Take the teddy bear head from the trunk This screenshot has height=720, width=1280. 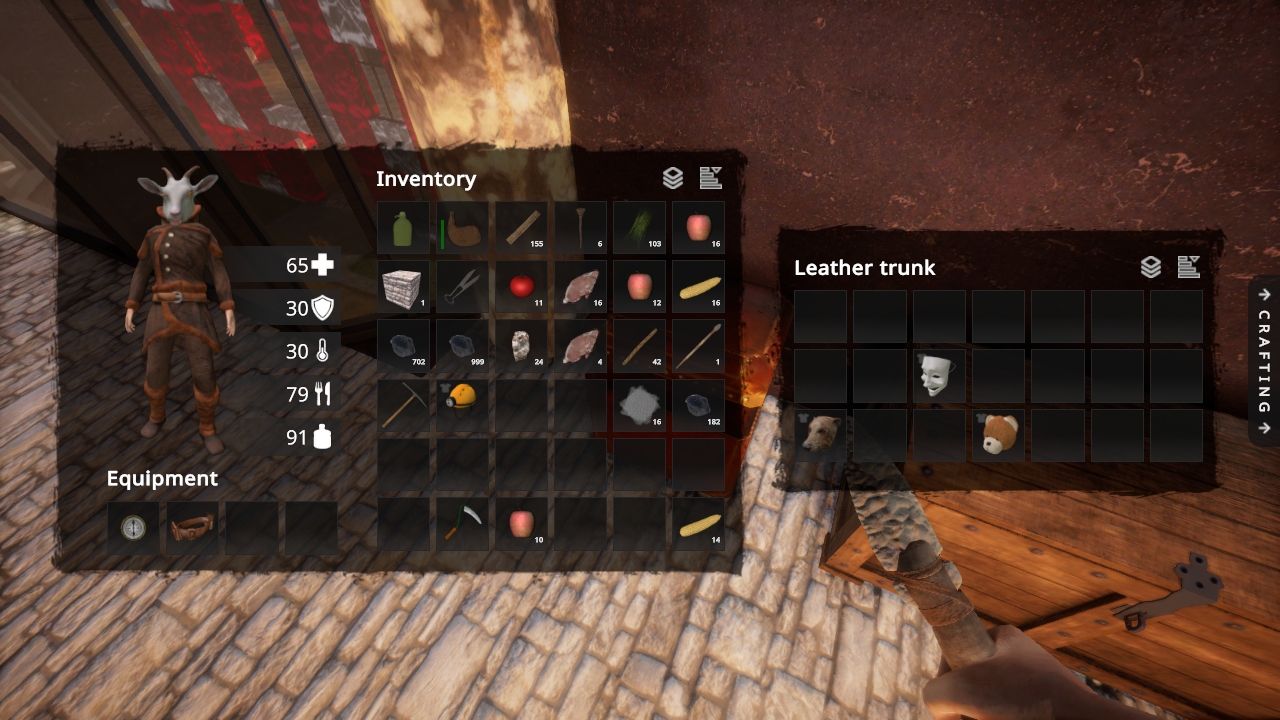pyautogui.click(x=999, y=435)
